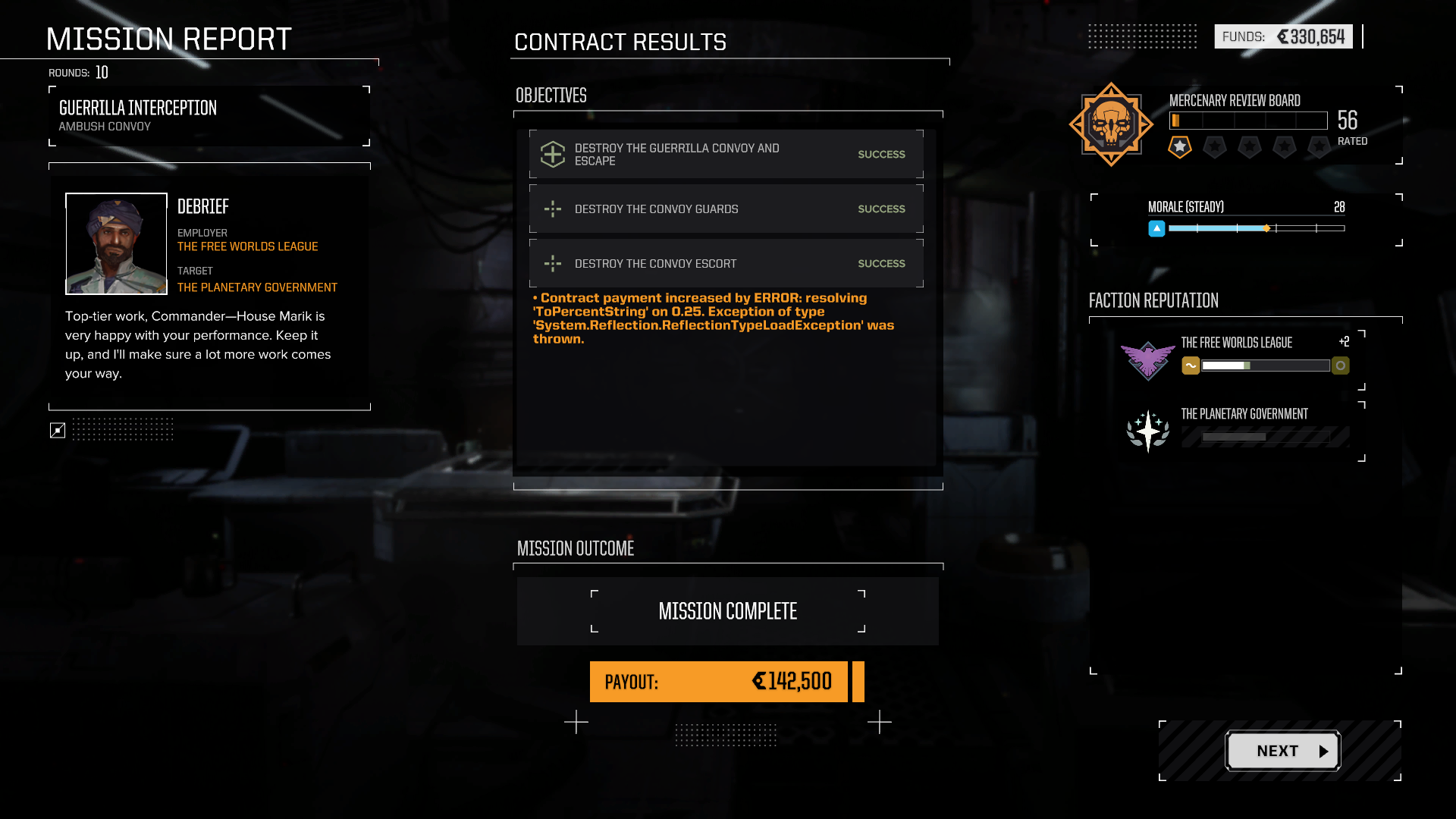Click the convoy guards objective marker icon
The image size is (1456, 819).
coord(553,209)
